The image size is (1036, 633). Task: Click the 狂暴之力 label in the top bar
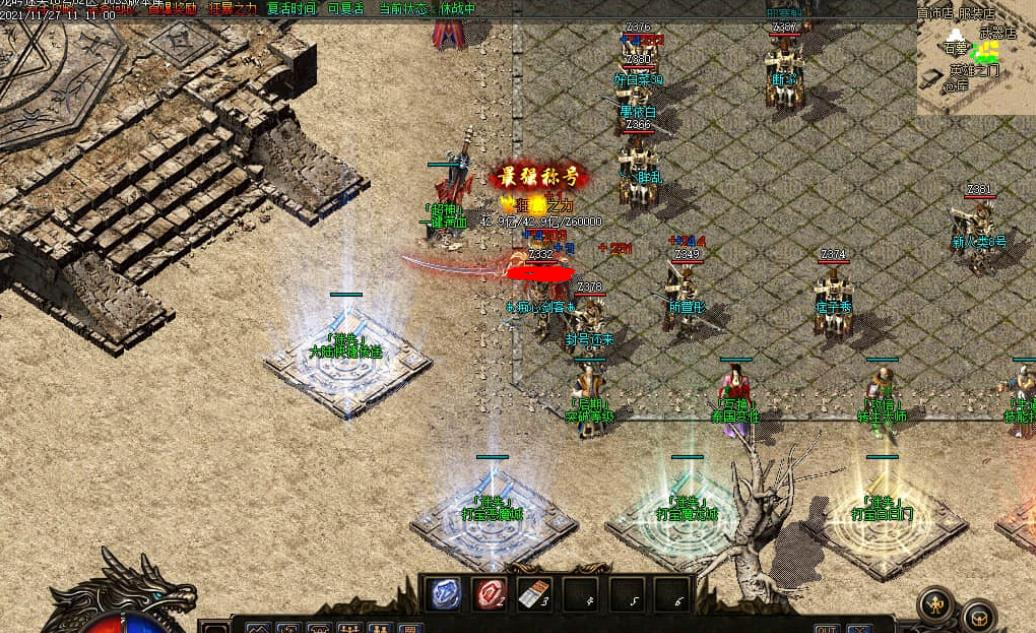pos(236,9)
